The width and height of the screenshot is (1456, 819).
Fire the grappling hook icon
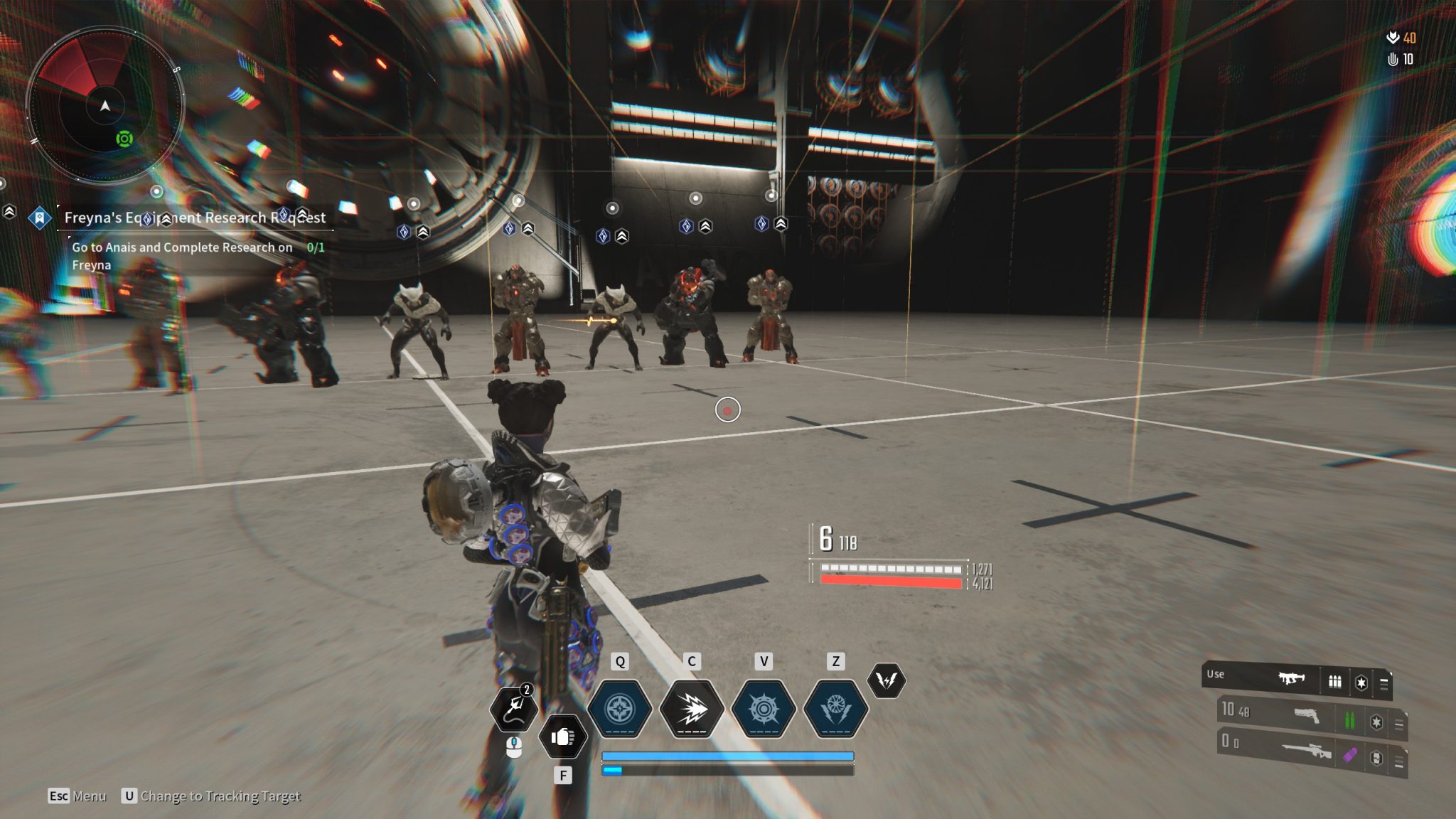pyautogui.click(x=515, y=710)
